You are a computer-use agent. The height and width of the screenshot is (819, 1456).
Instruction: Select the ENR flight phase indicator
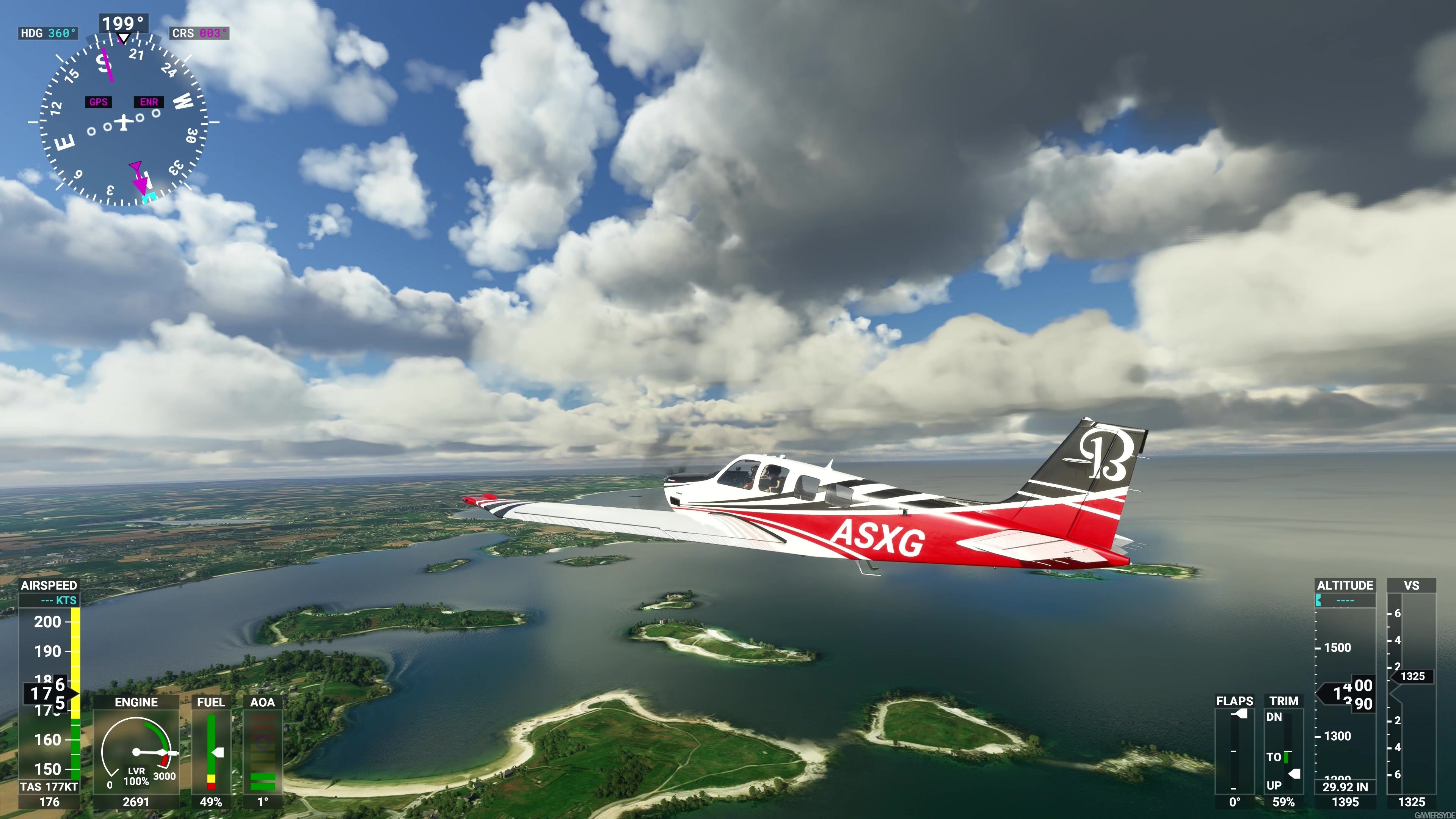(x=148, y=102)
